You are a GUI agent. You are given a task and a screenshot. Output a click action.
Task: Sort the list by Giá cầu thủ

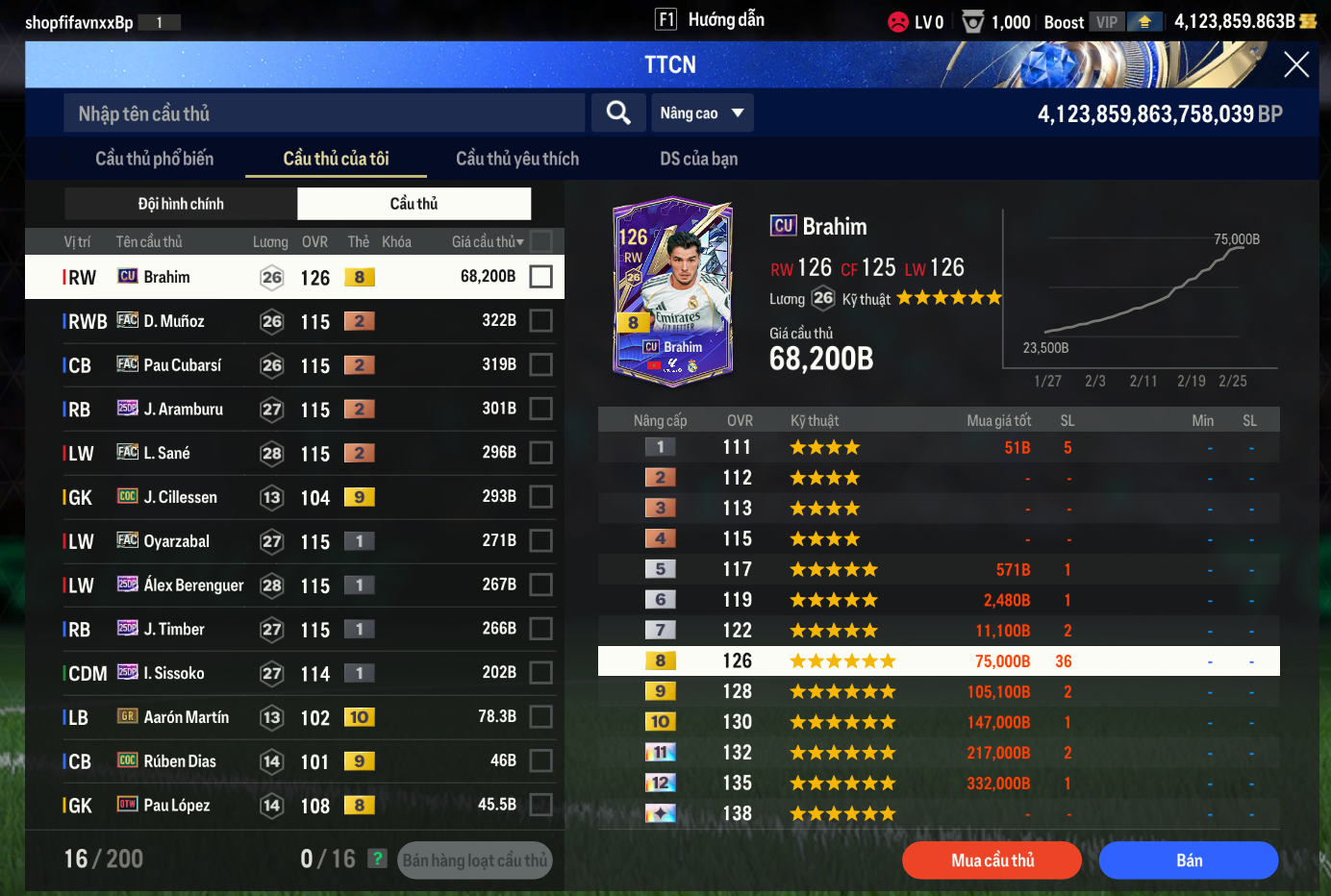click(x=488, y=242)
